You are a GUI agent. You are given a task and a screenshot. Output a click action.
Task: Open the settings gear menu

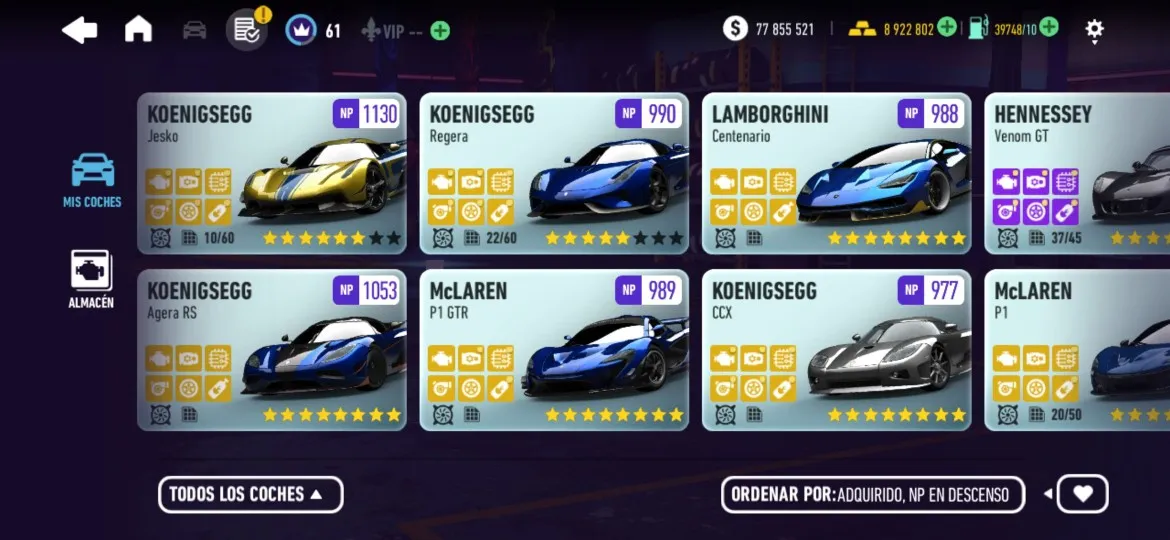(x=1095, y=29)
